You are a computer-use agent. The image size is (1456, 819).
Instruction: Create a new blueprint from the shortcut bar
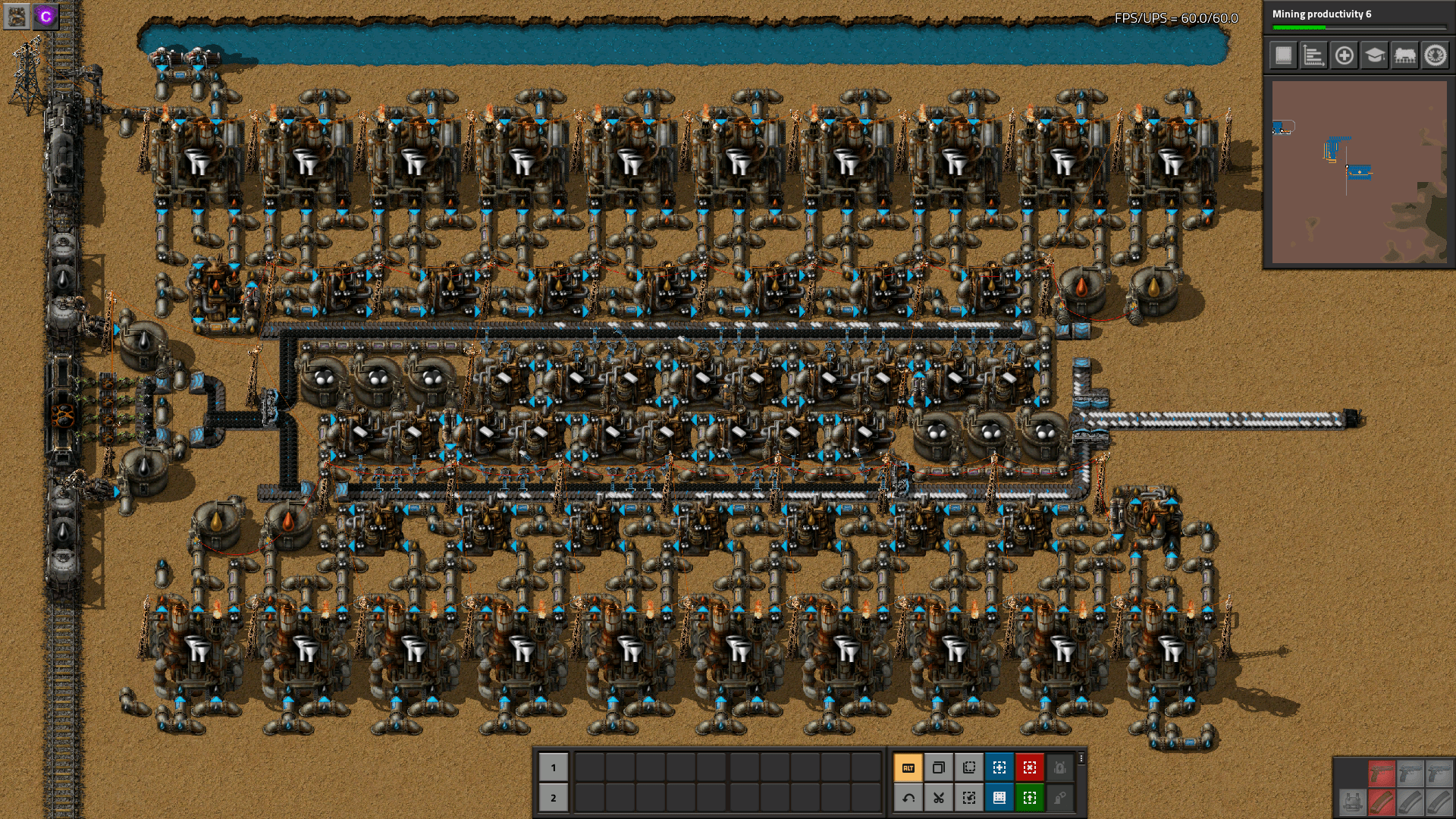999,767
